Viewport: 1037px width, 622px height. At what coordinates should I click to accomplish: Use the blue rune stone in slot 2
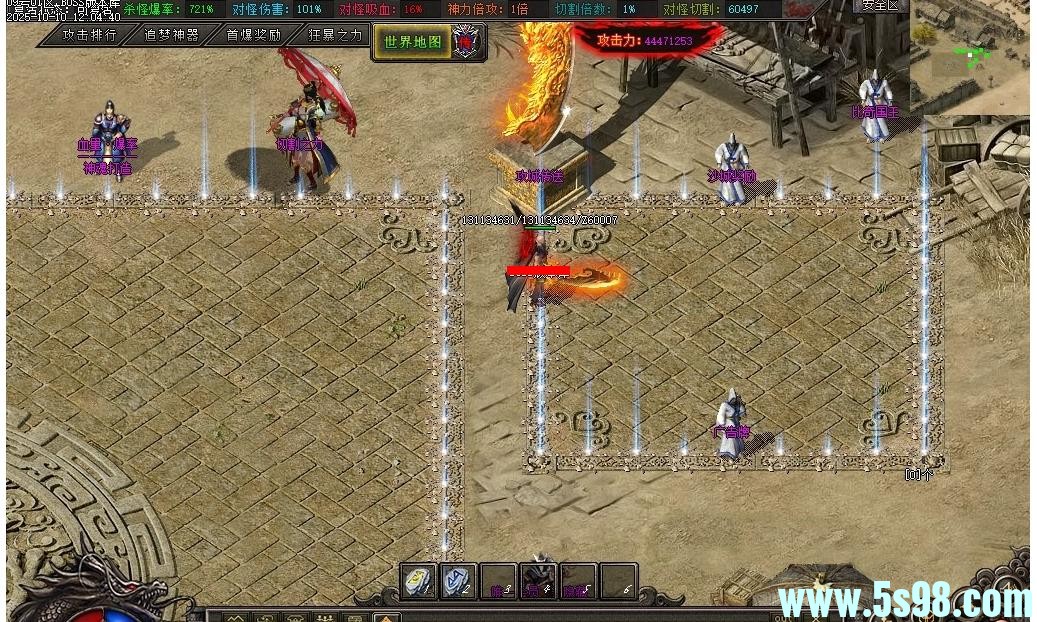(458, 581)
